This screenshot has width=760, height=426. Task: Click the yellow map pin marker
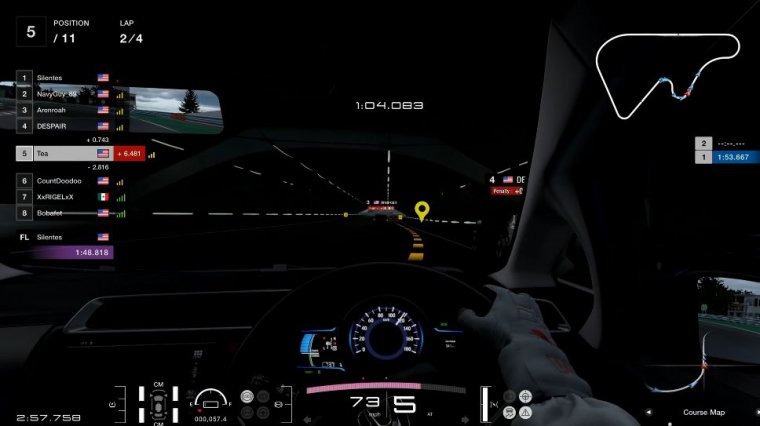(x=422, y=211)
